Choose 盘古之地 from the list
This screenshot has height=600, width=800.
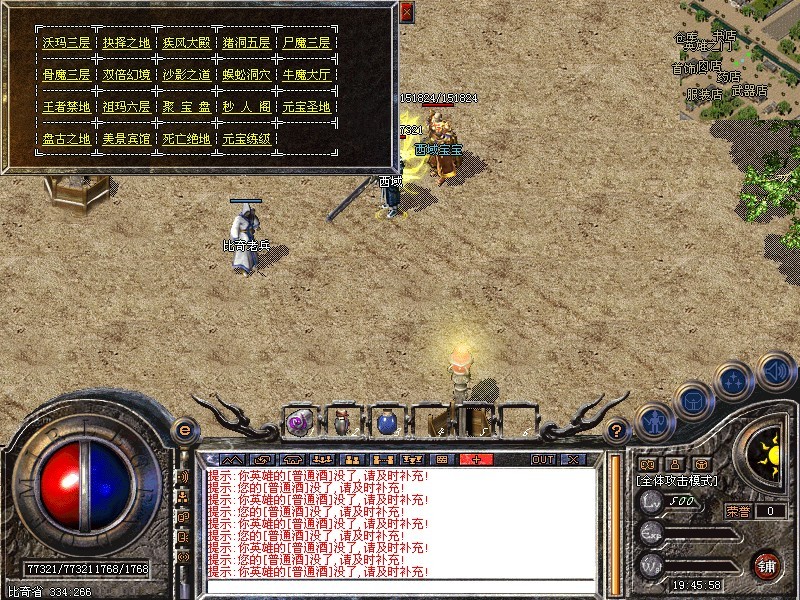point(66,139)
